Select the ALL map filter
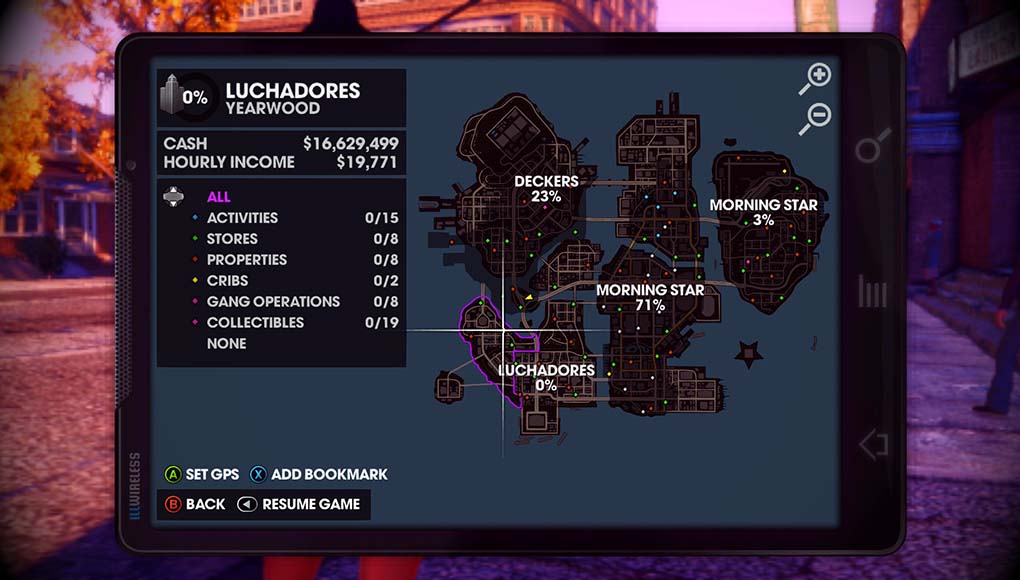1020x580 pixels. [218, 197]
